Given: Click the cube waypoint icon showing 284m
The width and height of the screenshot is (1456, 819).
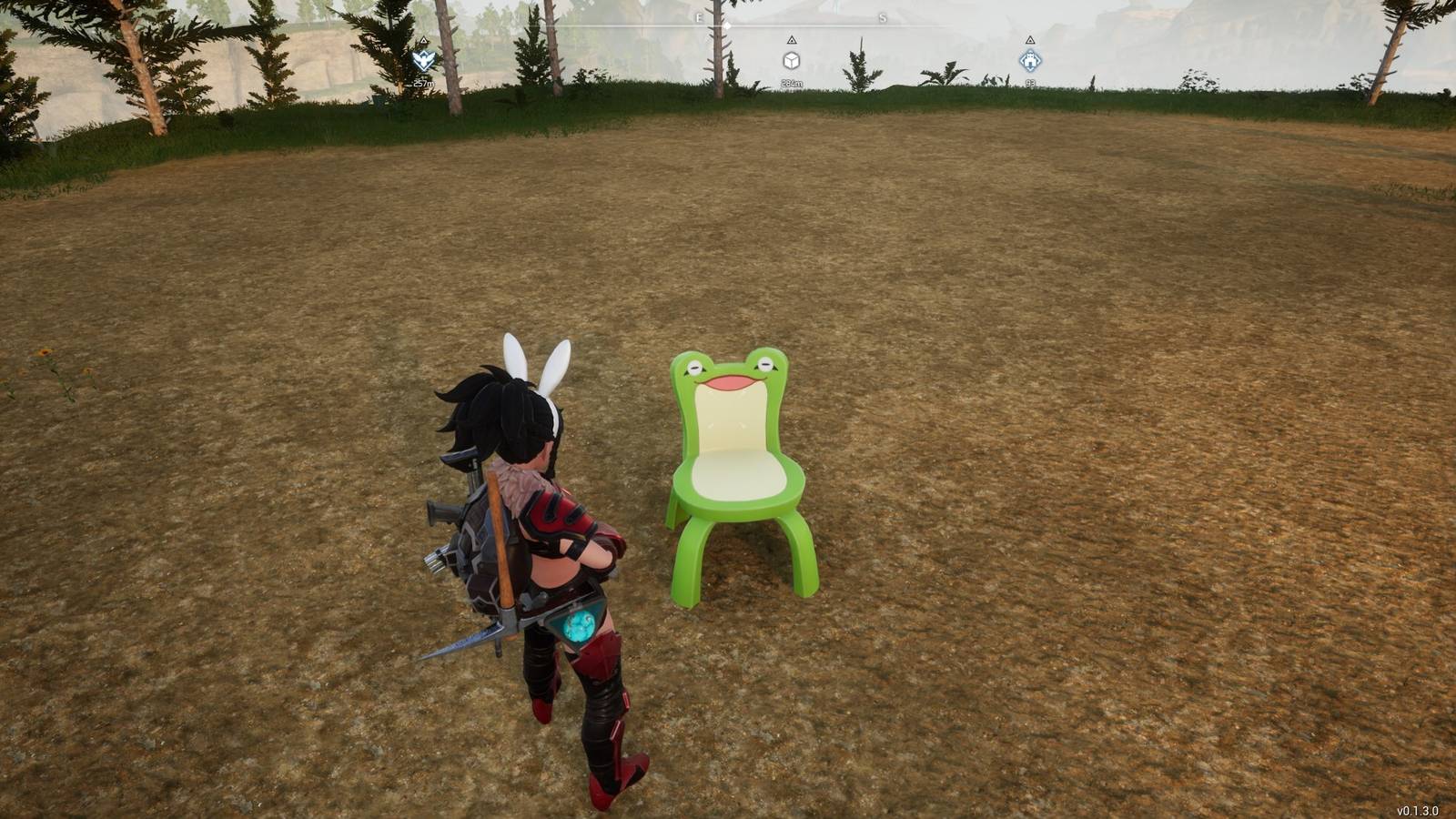Looking at the screenshot, I should (x=791, y=60).
